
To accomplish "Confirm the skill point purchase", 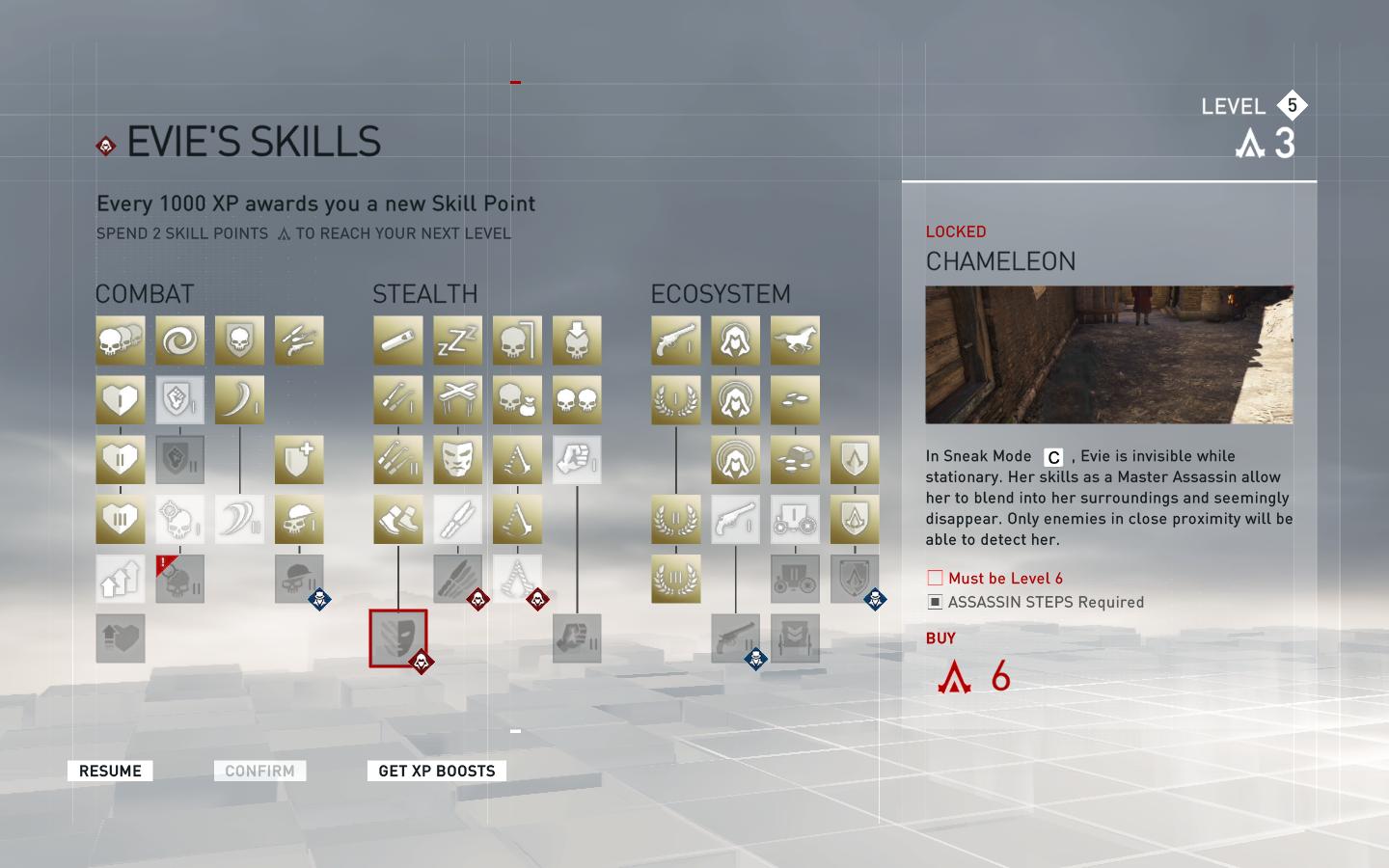I will (259, 771).
